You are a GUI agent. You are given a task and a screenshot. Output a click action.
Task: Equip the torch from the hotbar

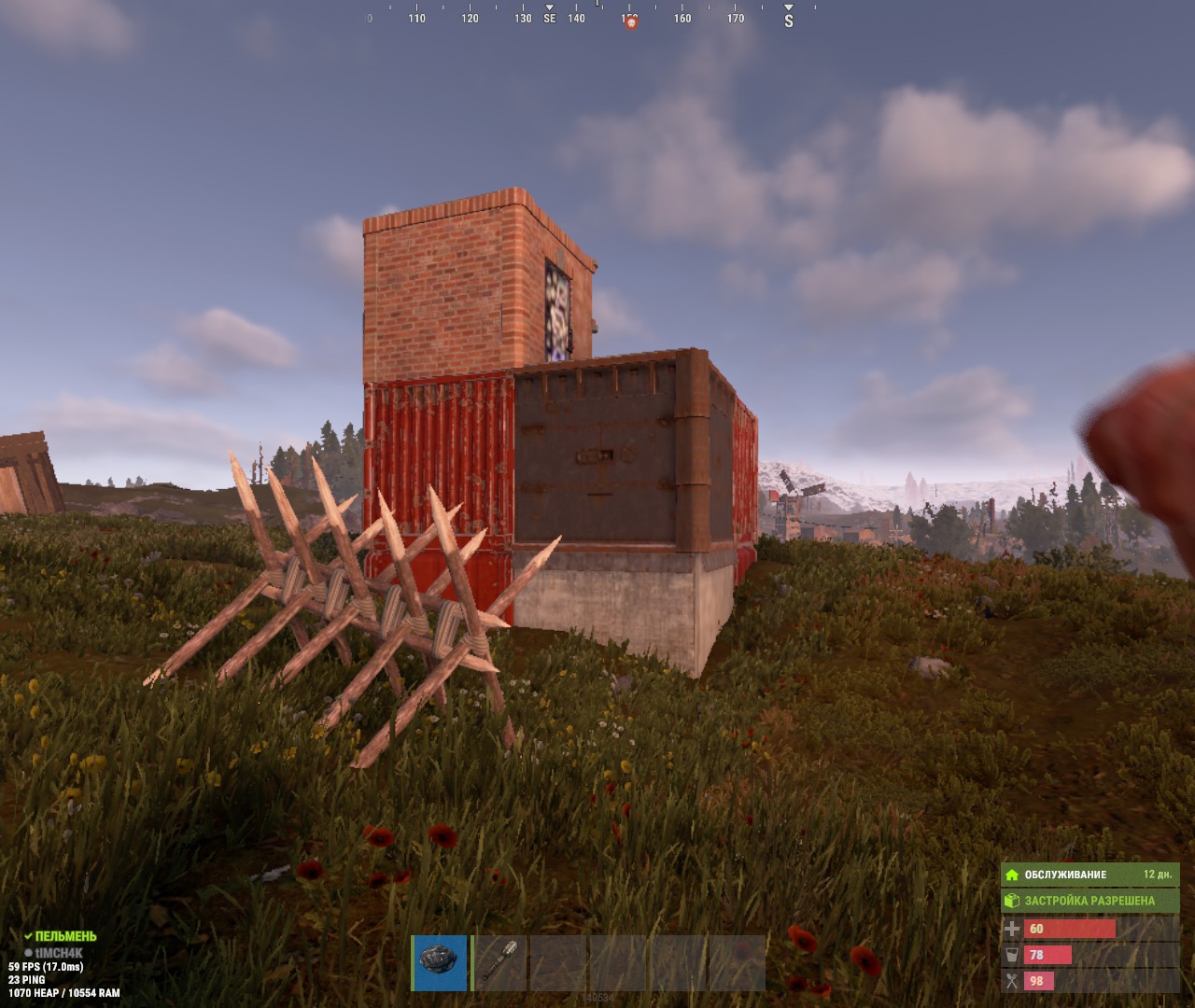pos(499,962)
